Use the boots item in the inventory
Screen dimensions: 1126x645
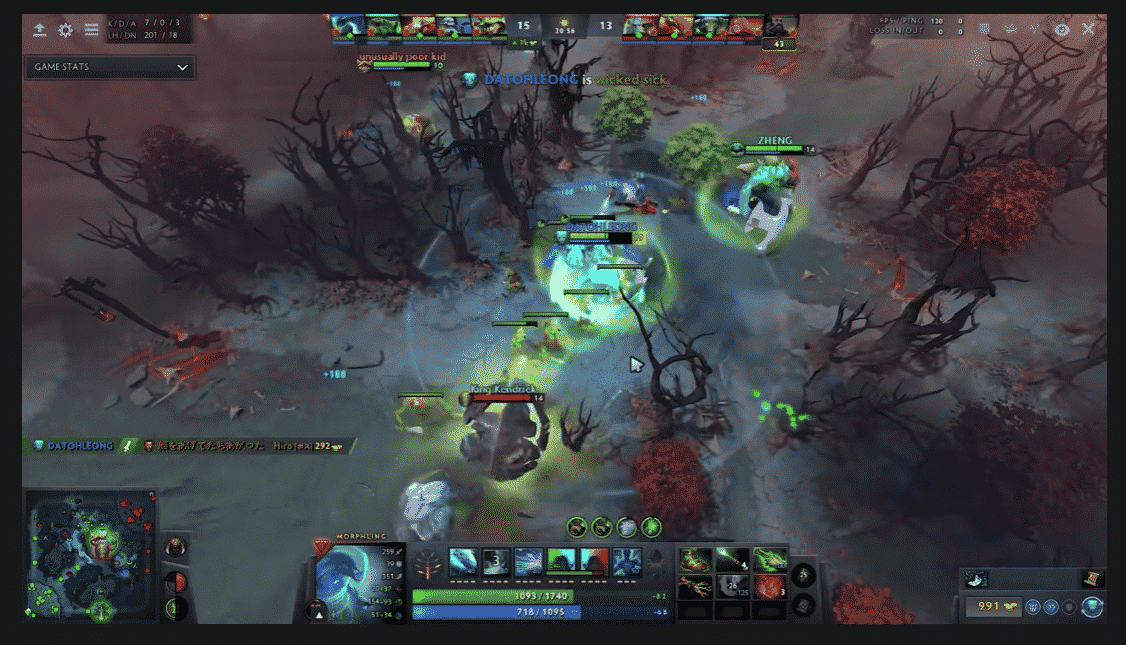tap(697, 560)
